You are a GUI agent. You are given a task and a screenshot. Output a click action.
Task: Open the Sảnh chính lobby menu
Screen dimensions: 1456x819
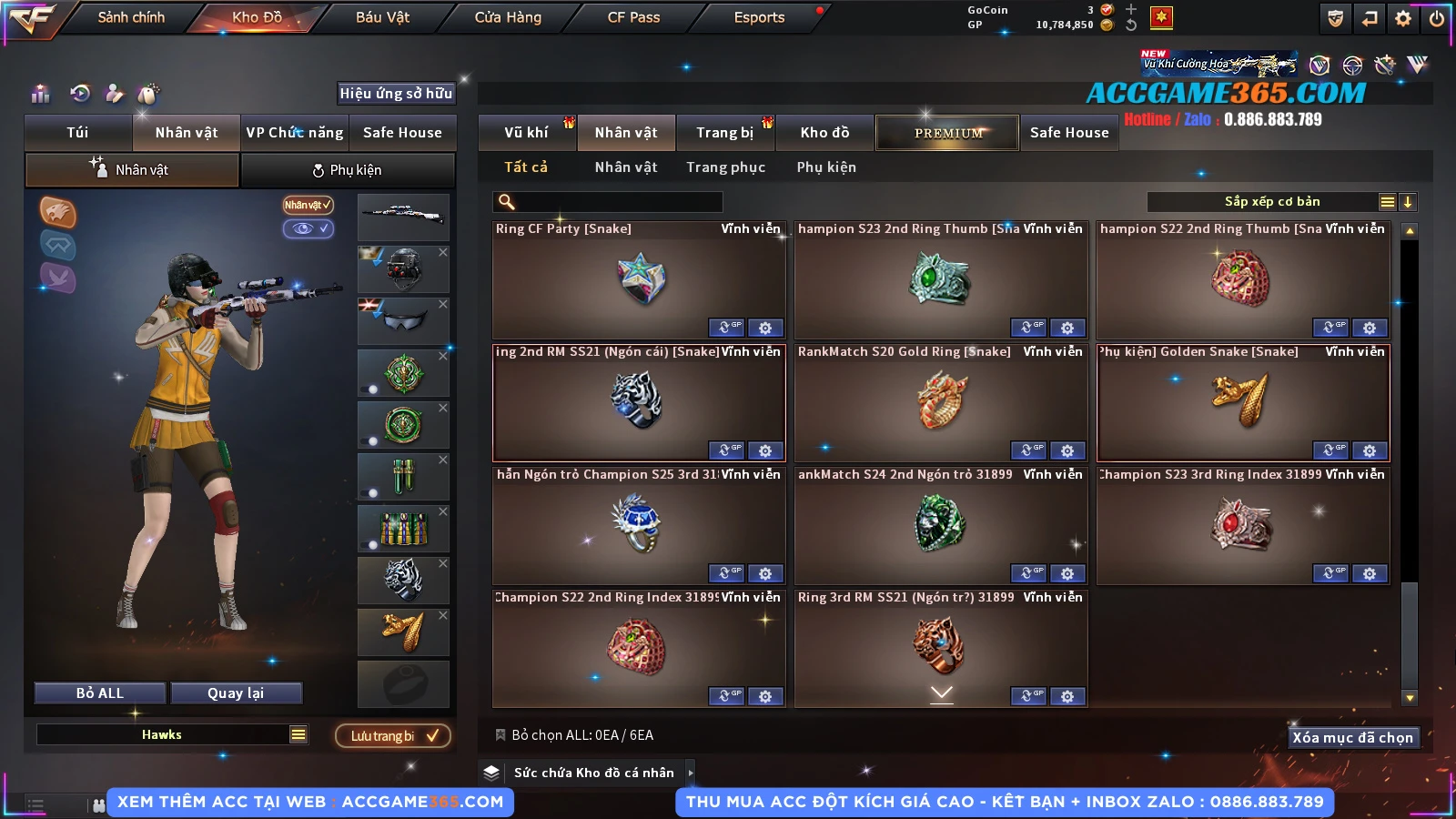coord(131,17)
